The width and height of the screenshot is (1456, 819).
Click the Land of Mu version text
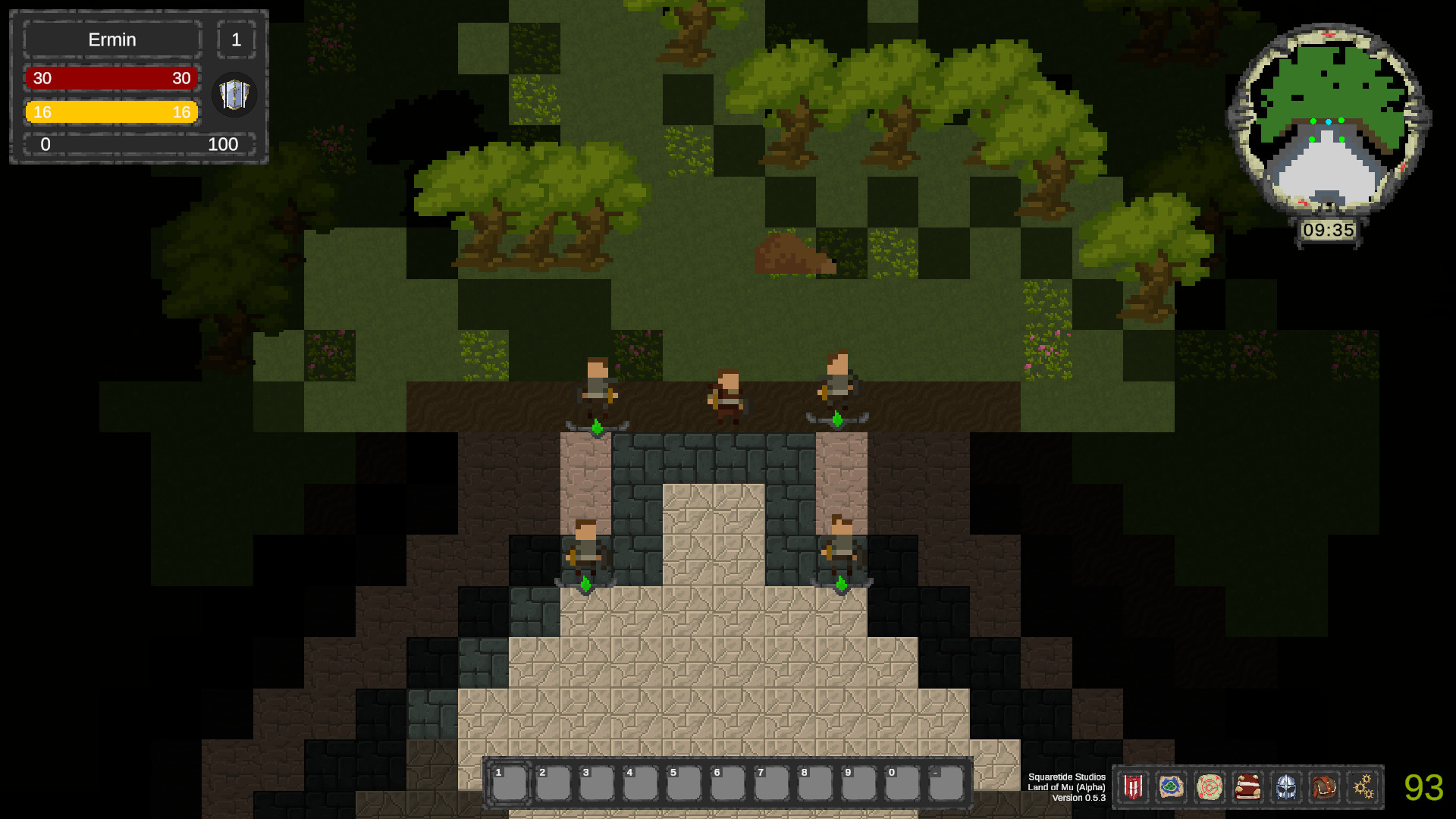point(1066,787)
